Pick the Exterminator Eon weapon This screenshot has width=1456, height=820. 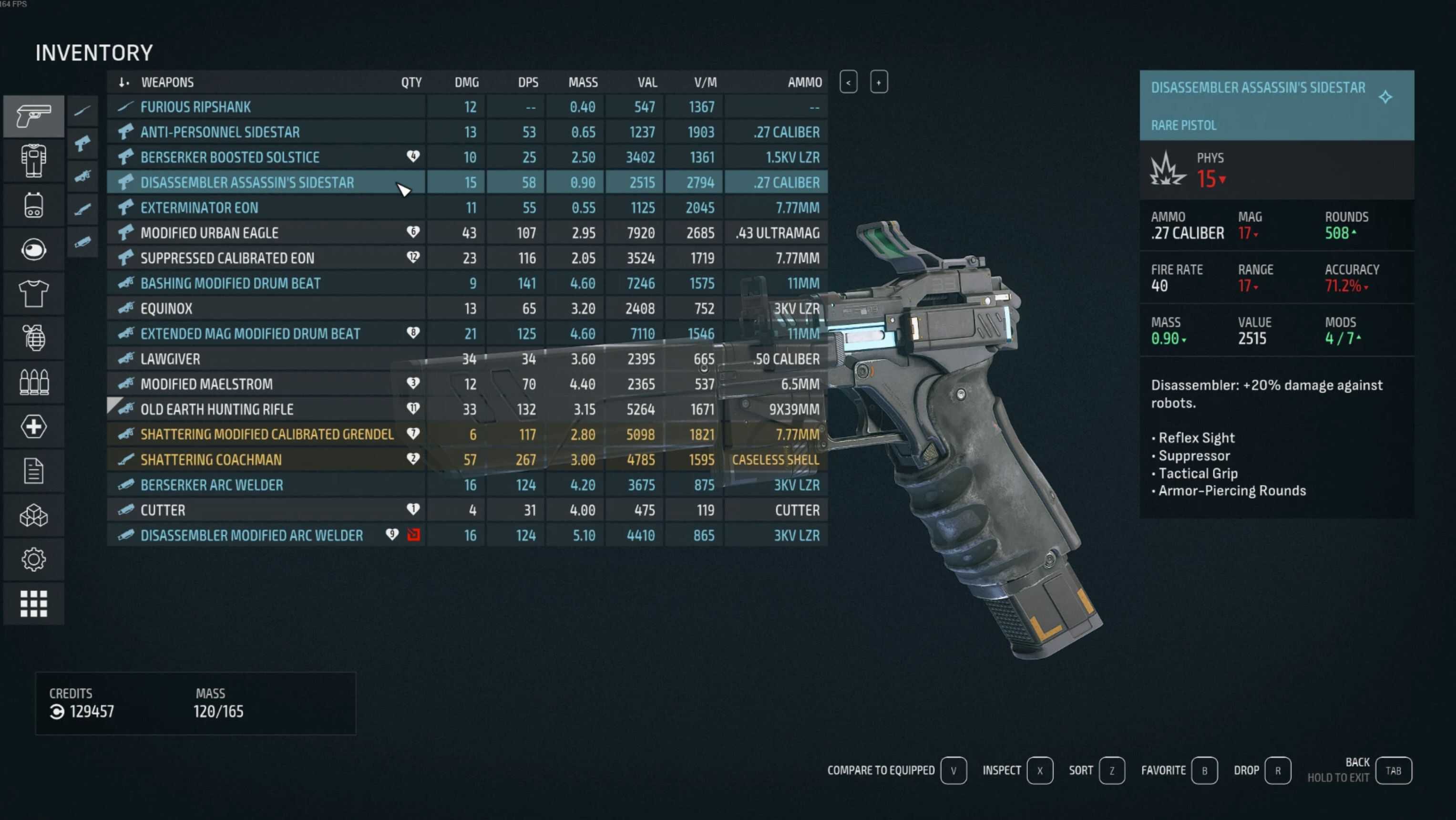point(199,208)
